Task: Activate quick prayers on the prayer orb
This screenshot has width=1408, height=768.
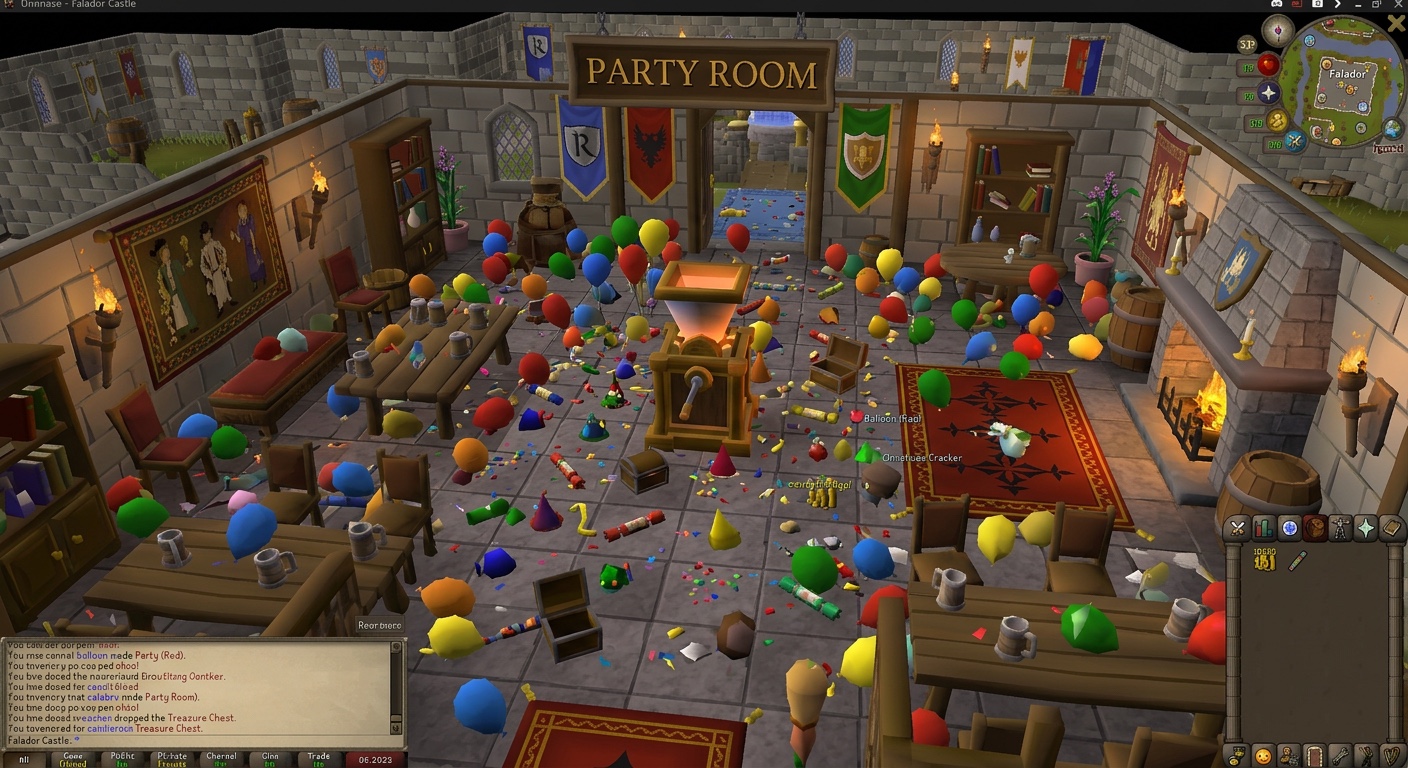Action: 1269,92
